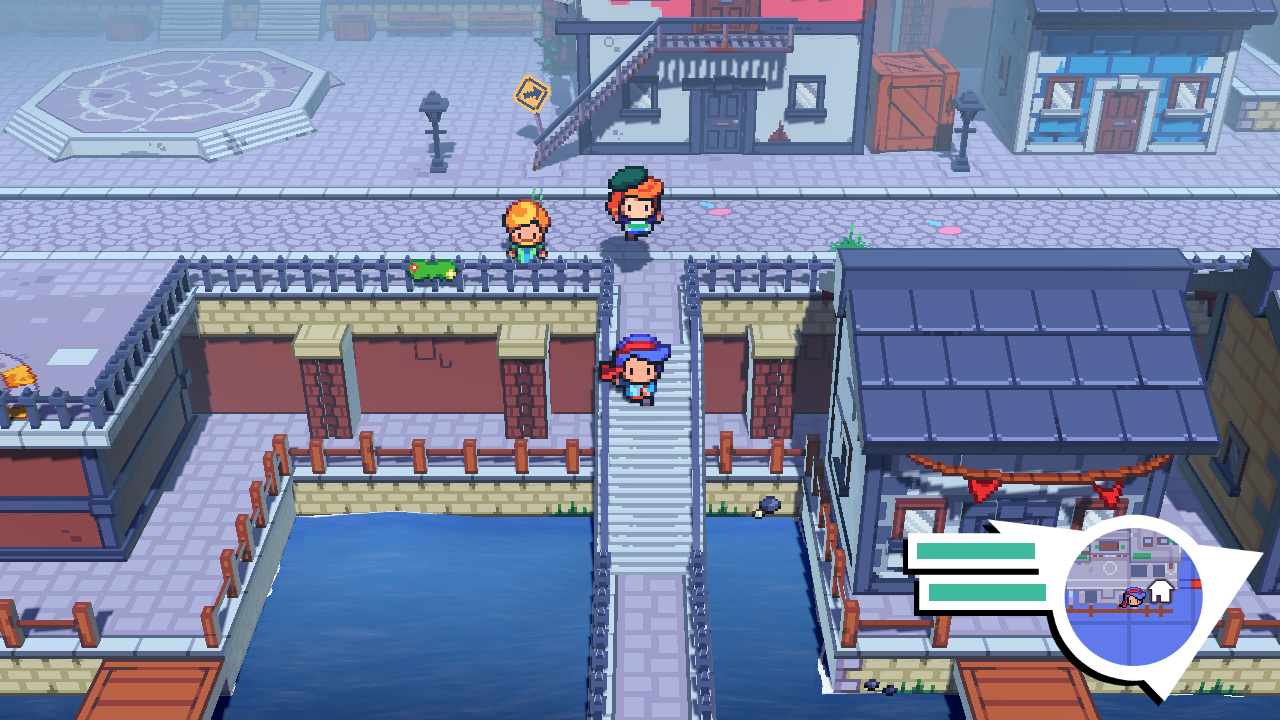Click the red house indicator on the minimap edge
Screen dimensions: 1280x720
pyautogui.click(x=1197, y=583)
